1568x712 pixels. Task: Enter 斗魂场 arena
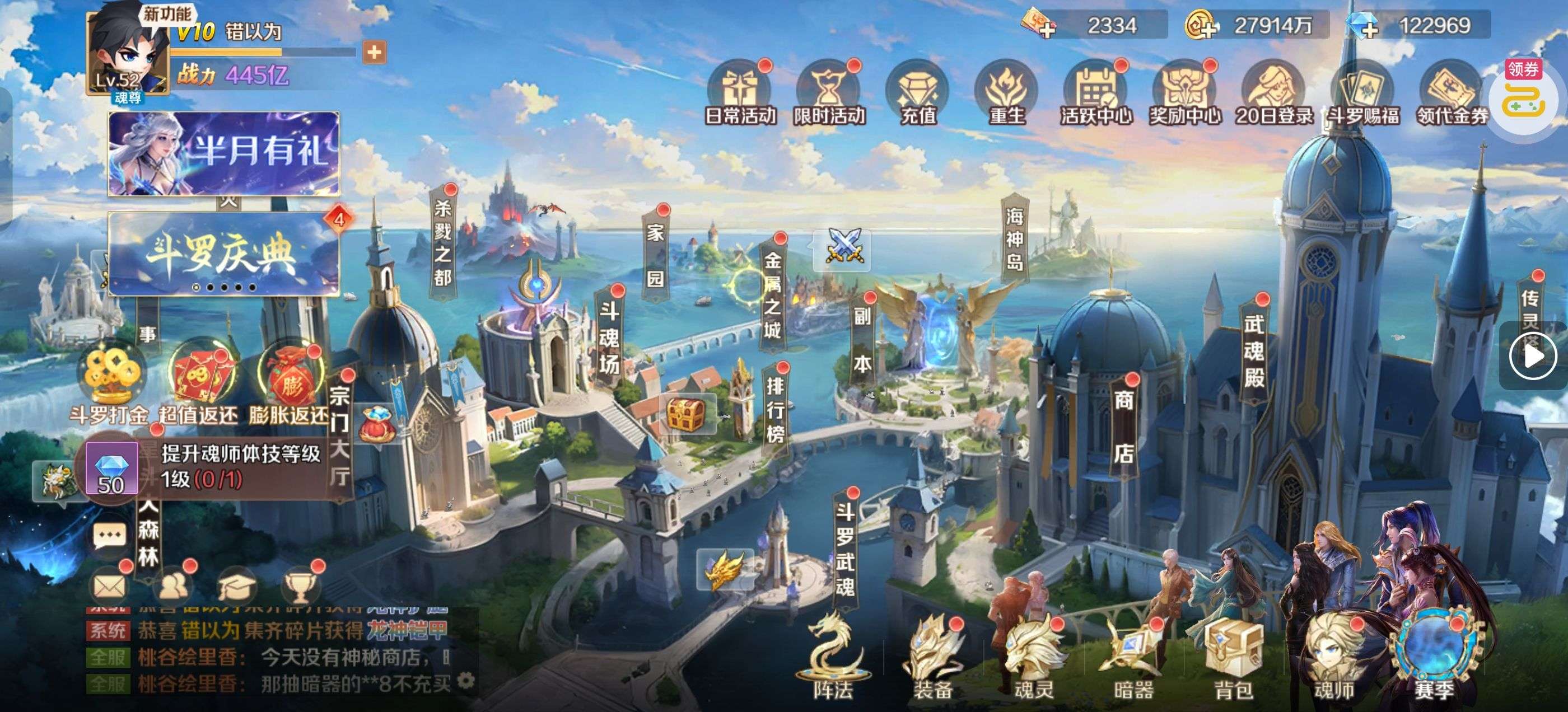click(609, 337)
